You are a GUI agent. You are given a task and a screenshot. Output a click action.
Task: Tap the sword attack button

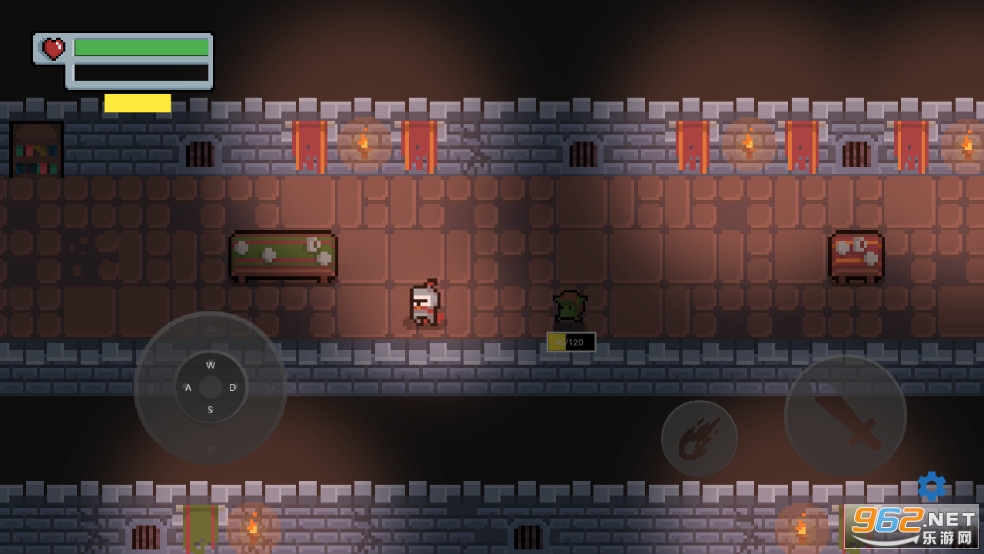click(845, 415)
